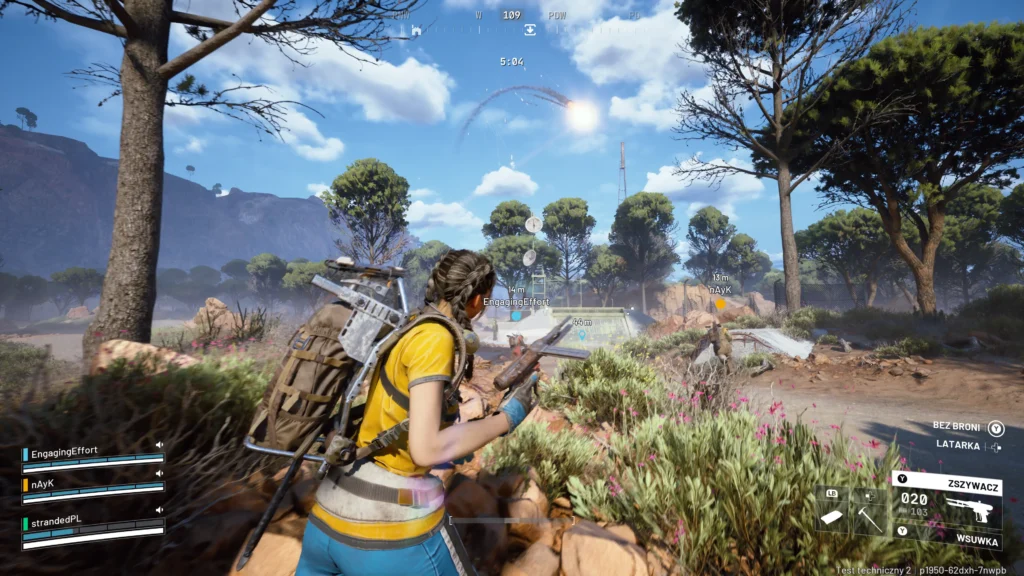The image size is (1024, 576).
Task: Select EngagingEffort in the squad list
Action: tap(64, 452)
